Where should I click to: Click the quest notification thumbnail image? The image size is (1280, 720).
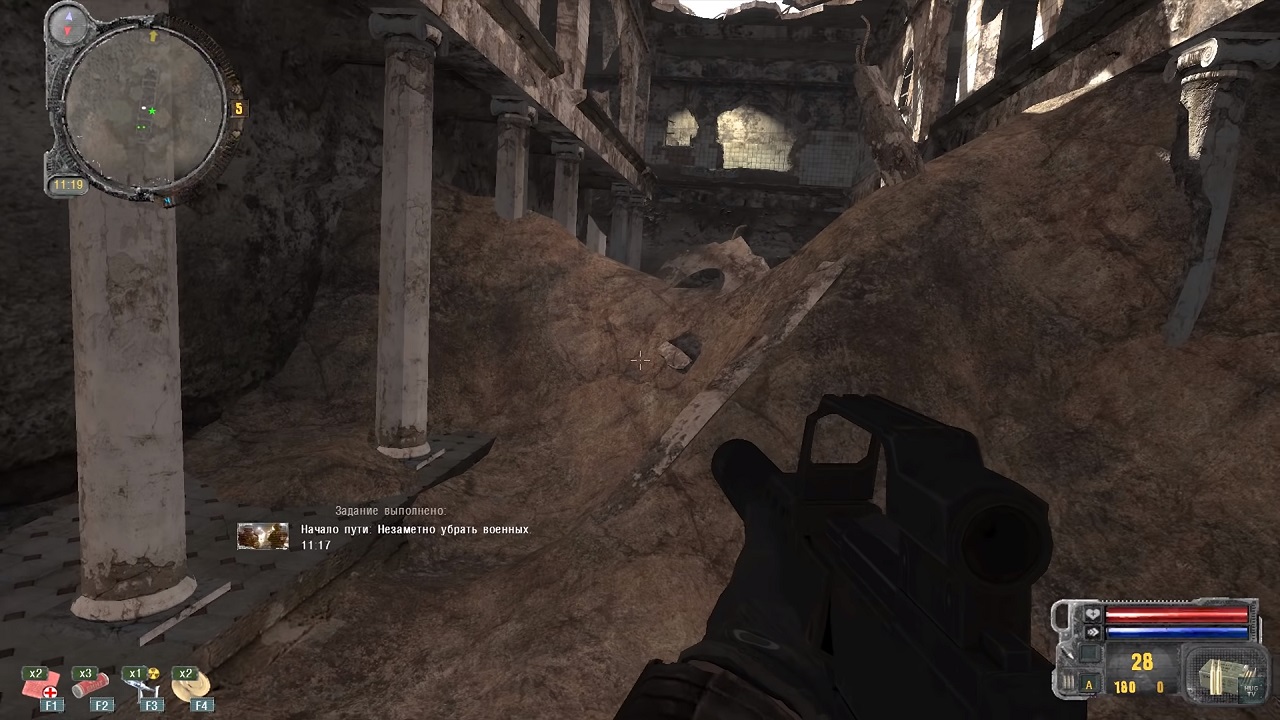[263, 537]
